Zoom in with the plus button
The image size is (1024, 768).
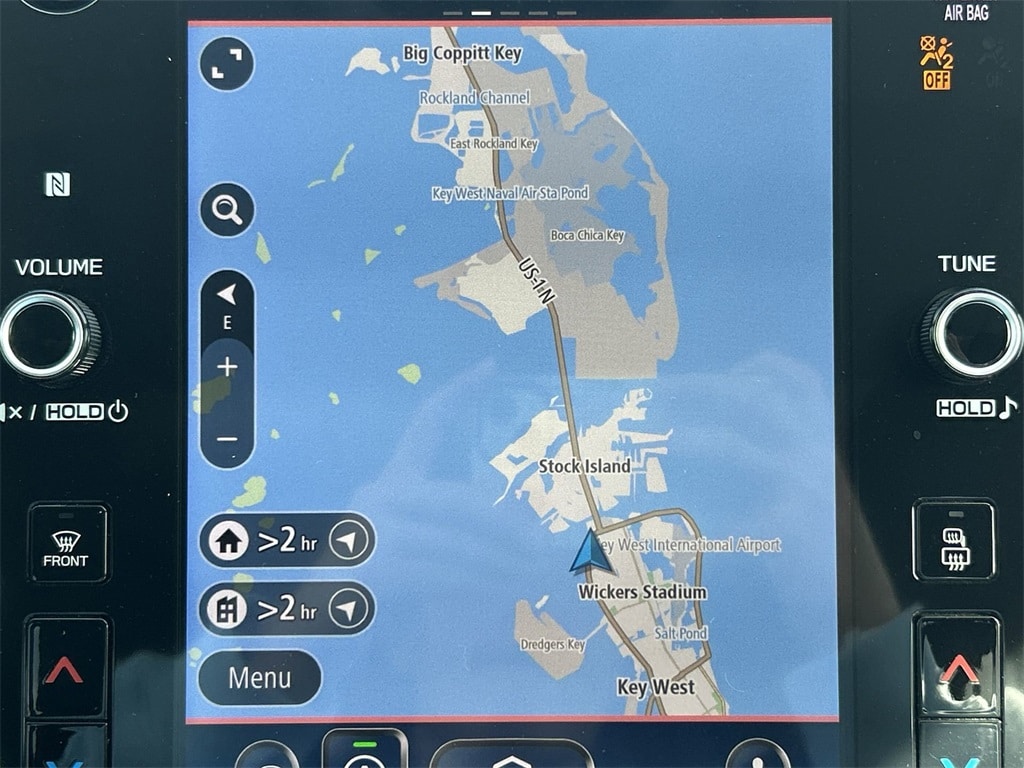point(227,367)
